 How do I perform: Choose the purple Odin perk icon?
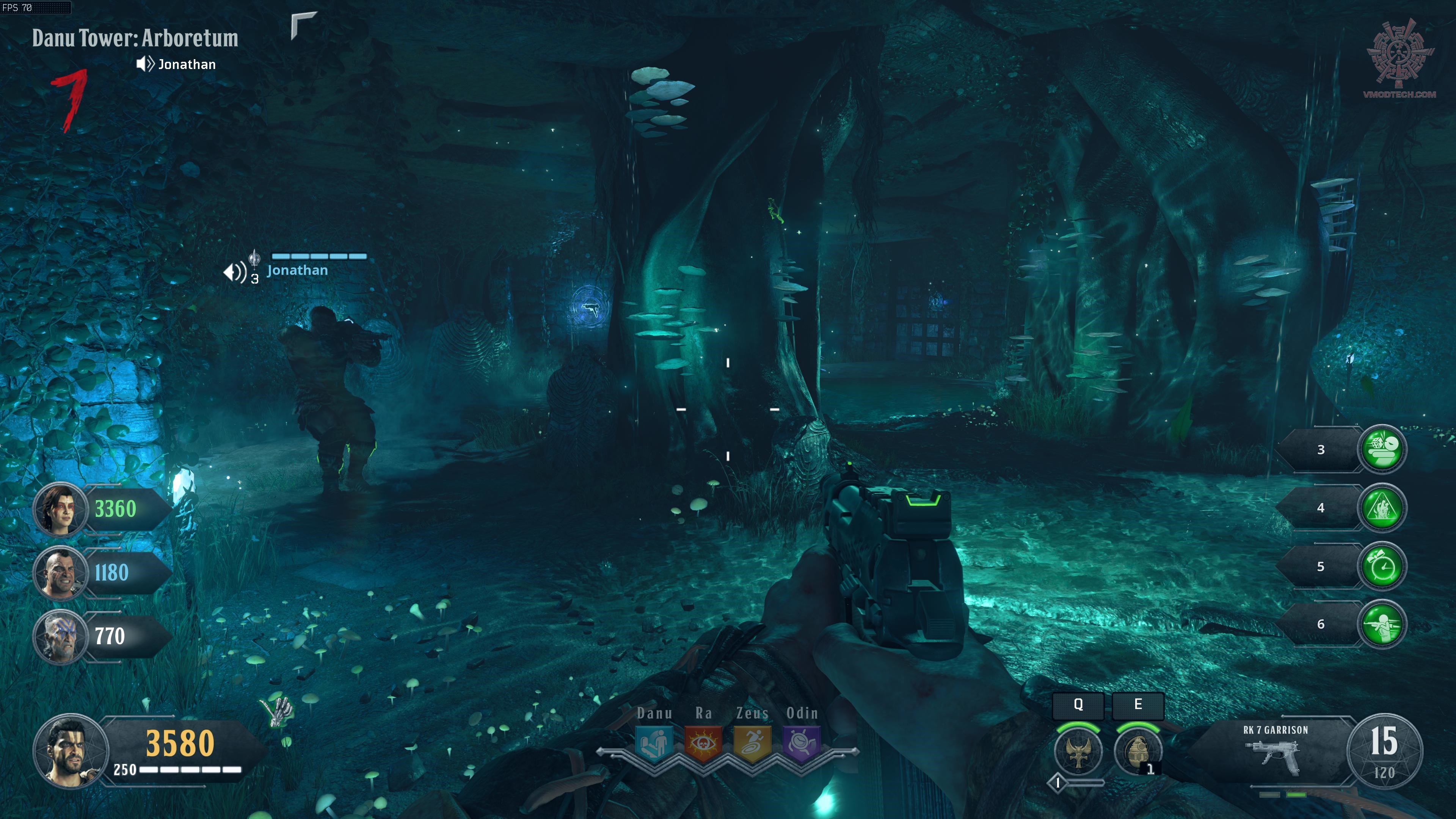point(802,744)
